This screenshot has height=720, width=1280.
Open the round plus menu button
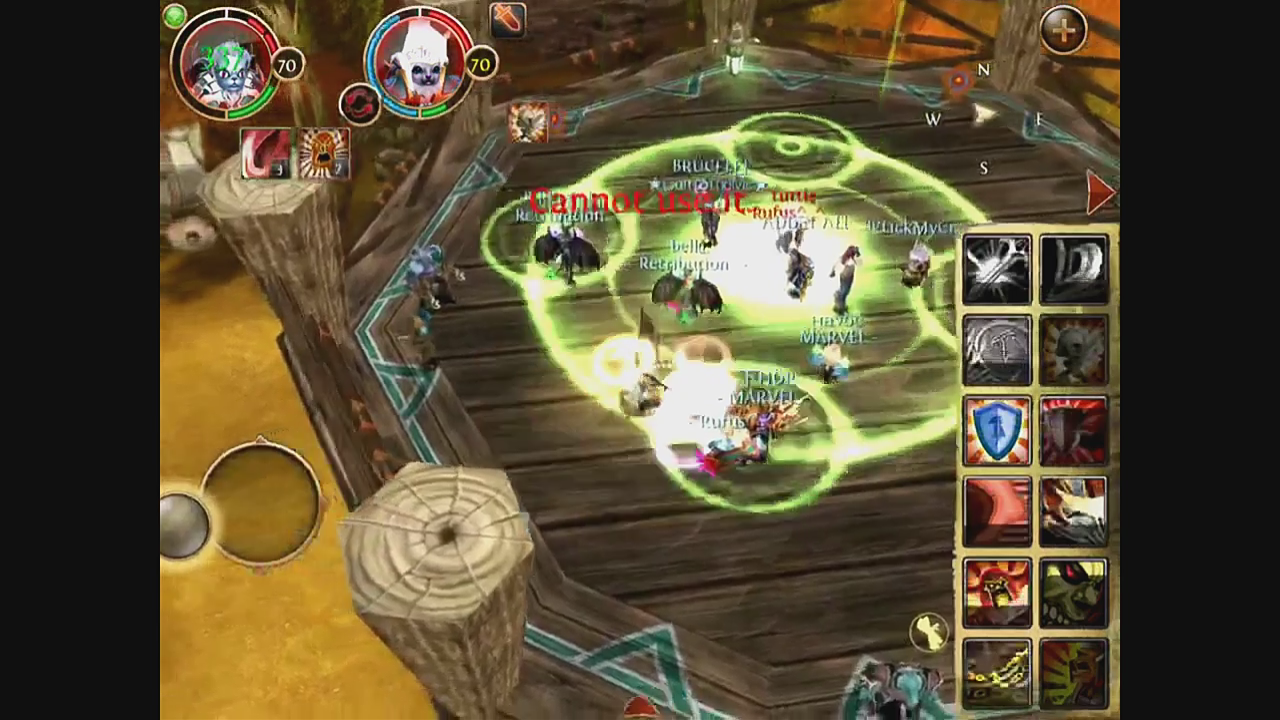click(x=1064, y=31)
